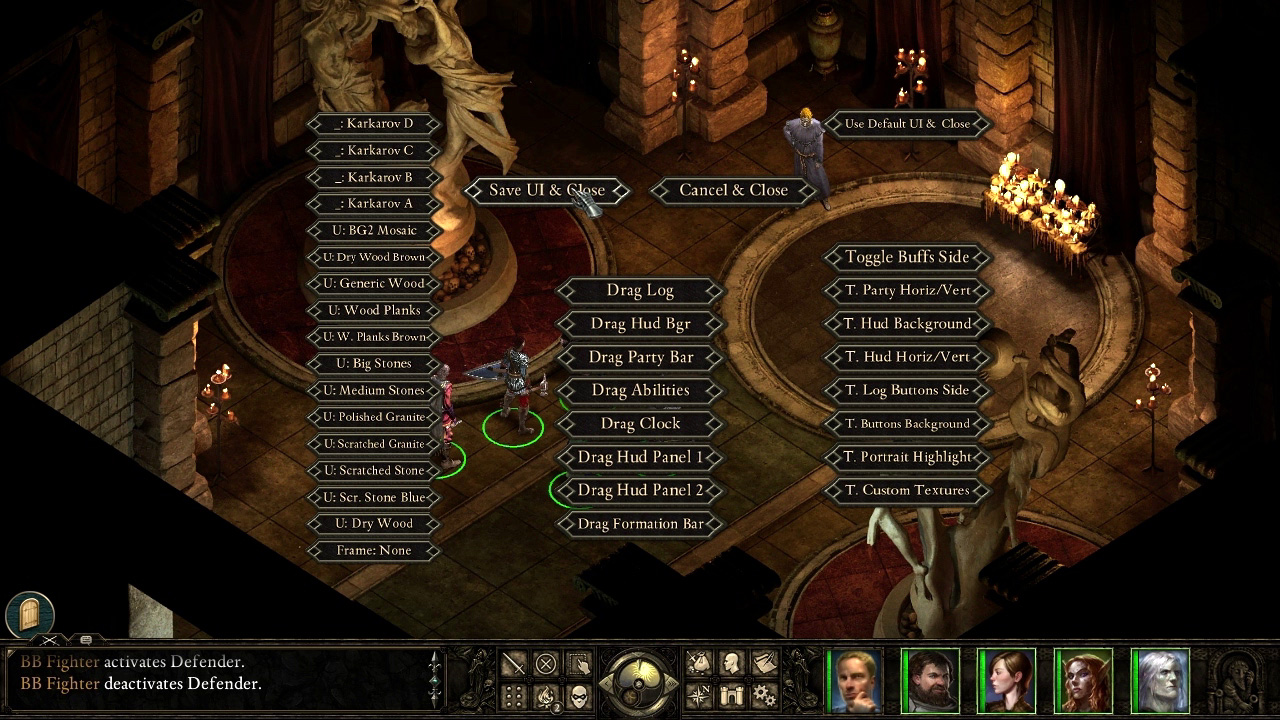Select the red-haired elf portrait
The width and height of the screenshot is (1280, 720).
point(1084,681)
